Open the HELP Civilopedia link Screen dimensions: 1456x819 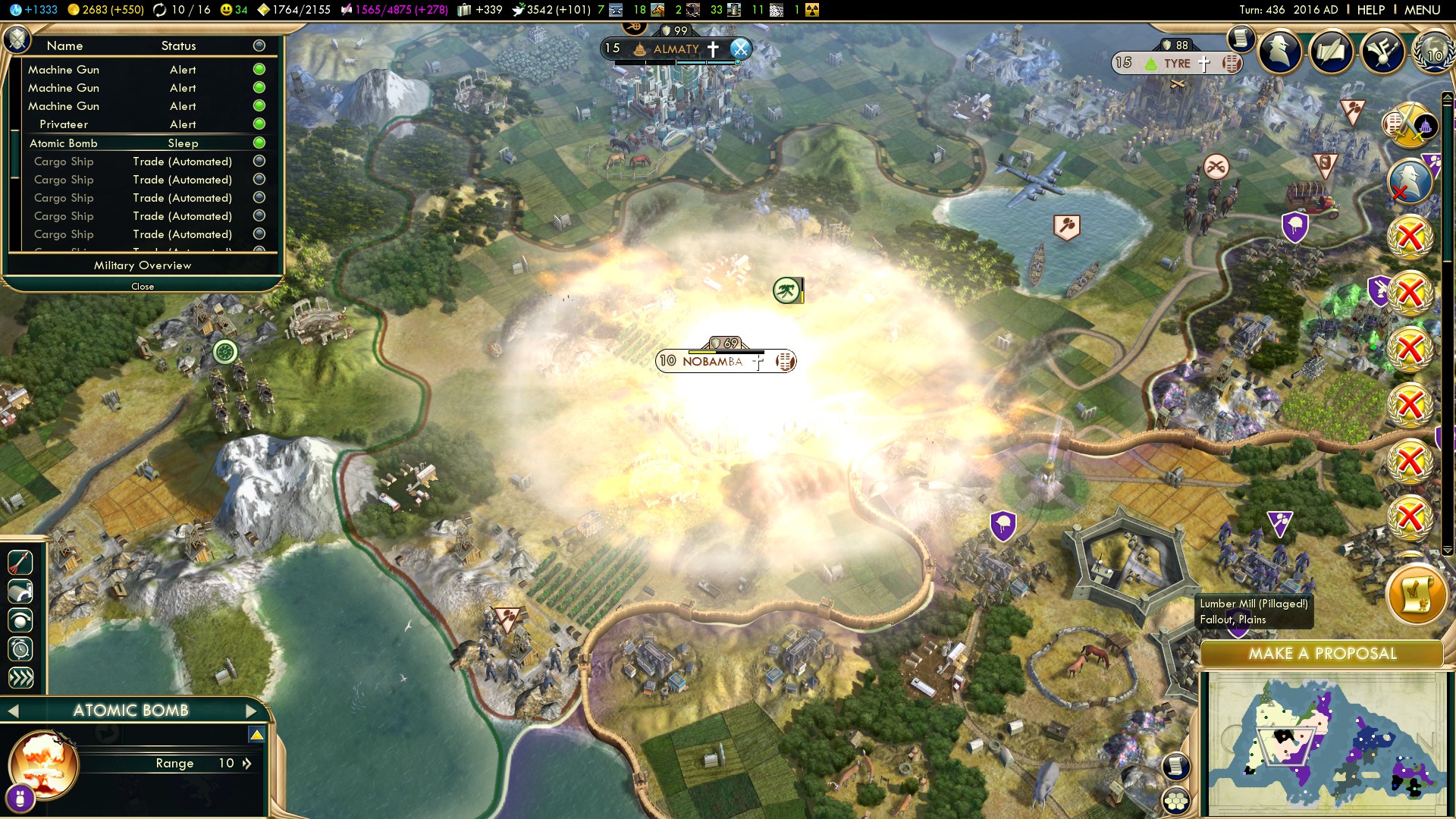1370,10
